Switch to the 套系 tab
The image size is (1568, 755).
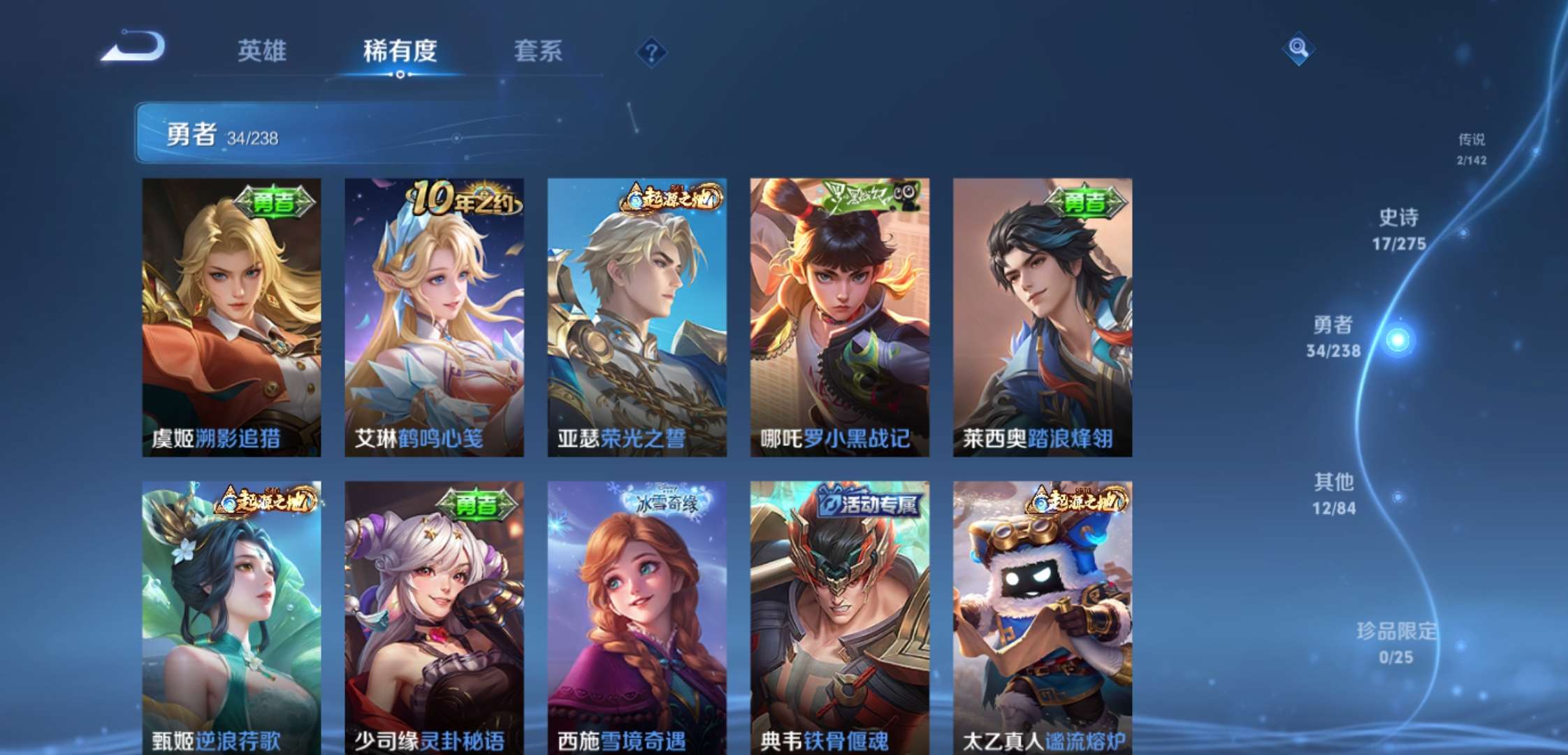539,51
